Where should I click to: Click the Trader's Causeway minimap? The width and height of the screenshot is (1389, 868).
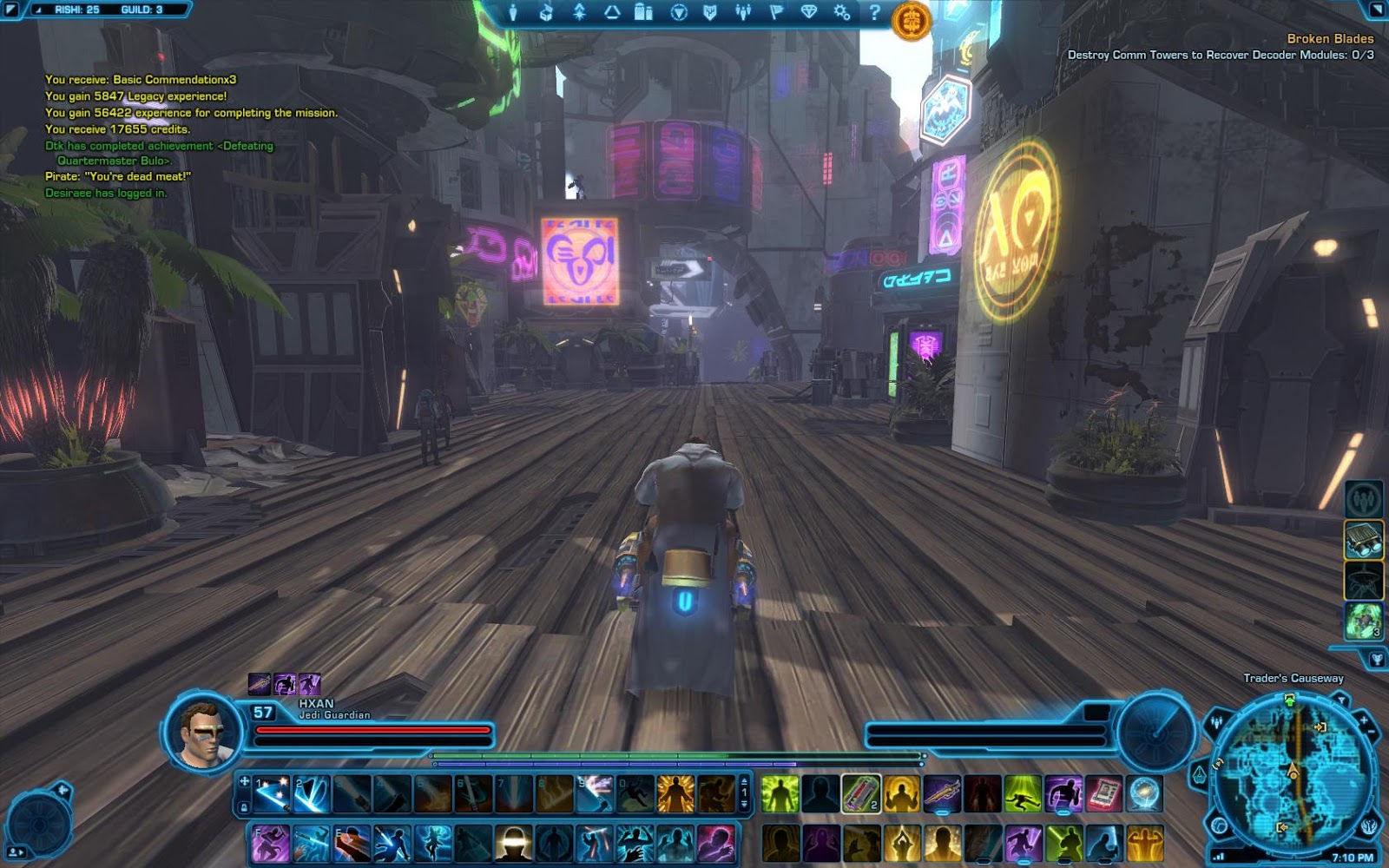(x=1292, y=774)
